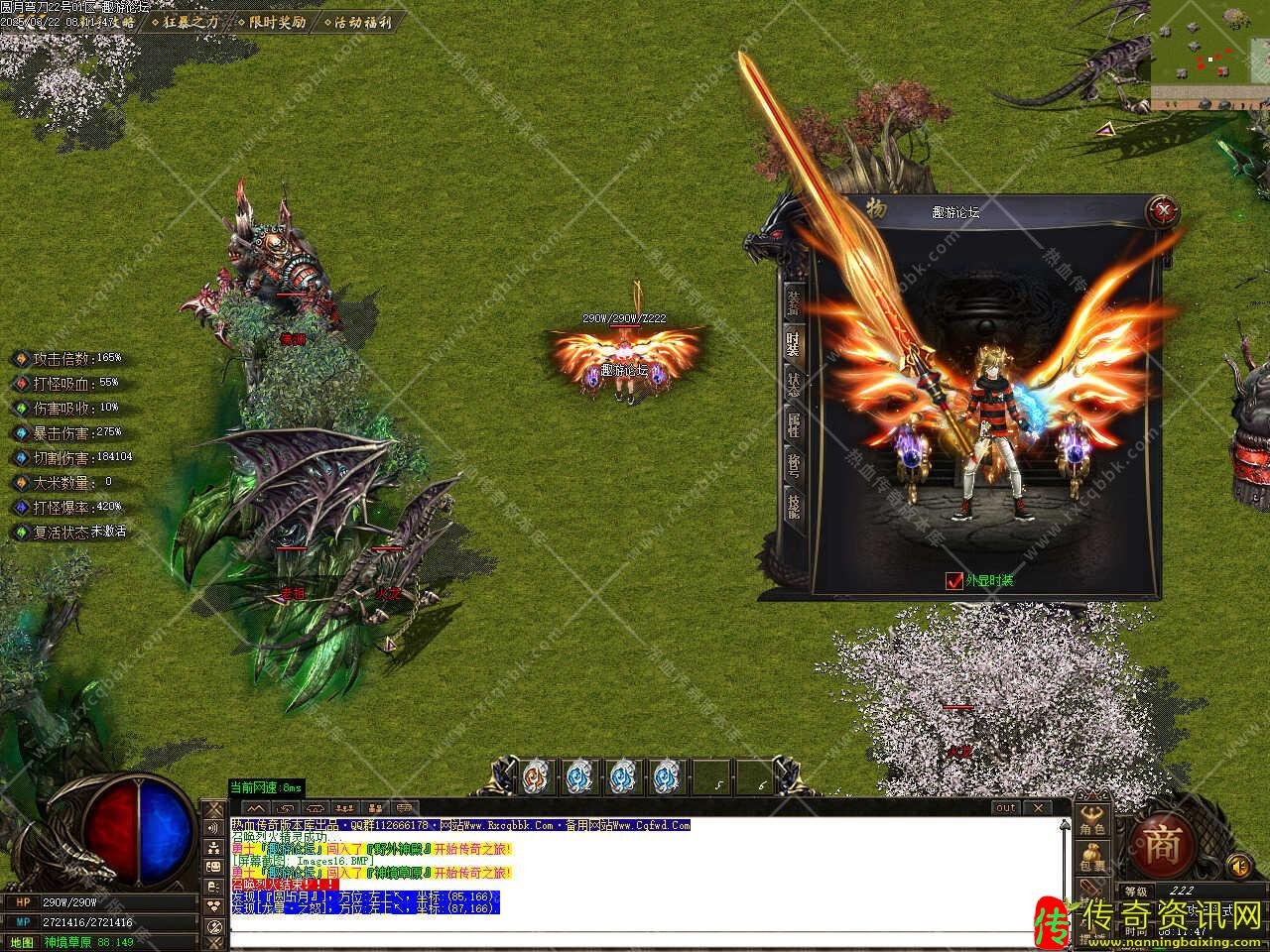Open the 限时奖励 timed rewards menu

(x=276, y=22)
